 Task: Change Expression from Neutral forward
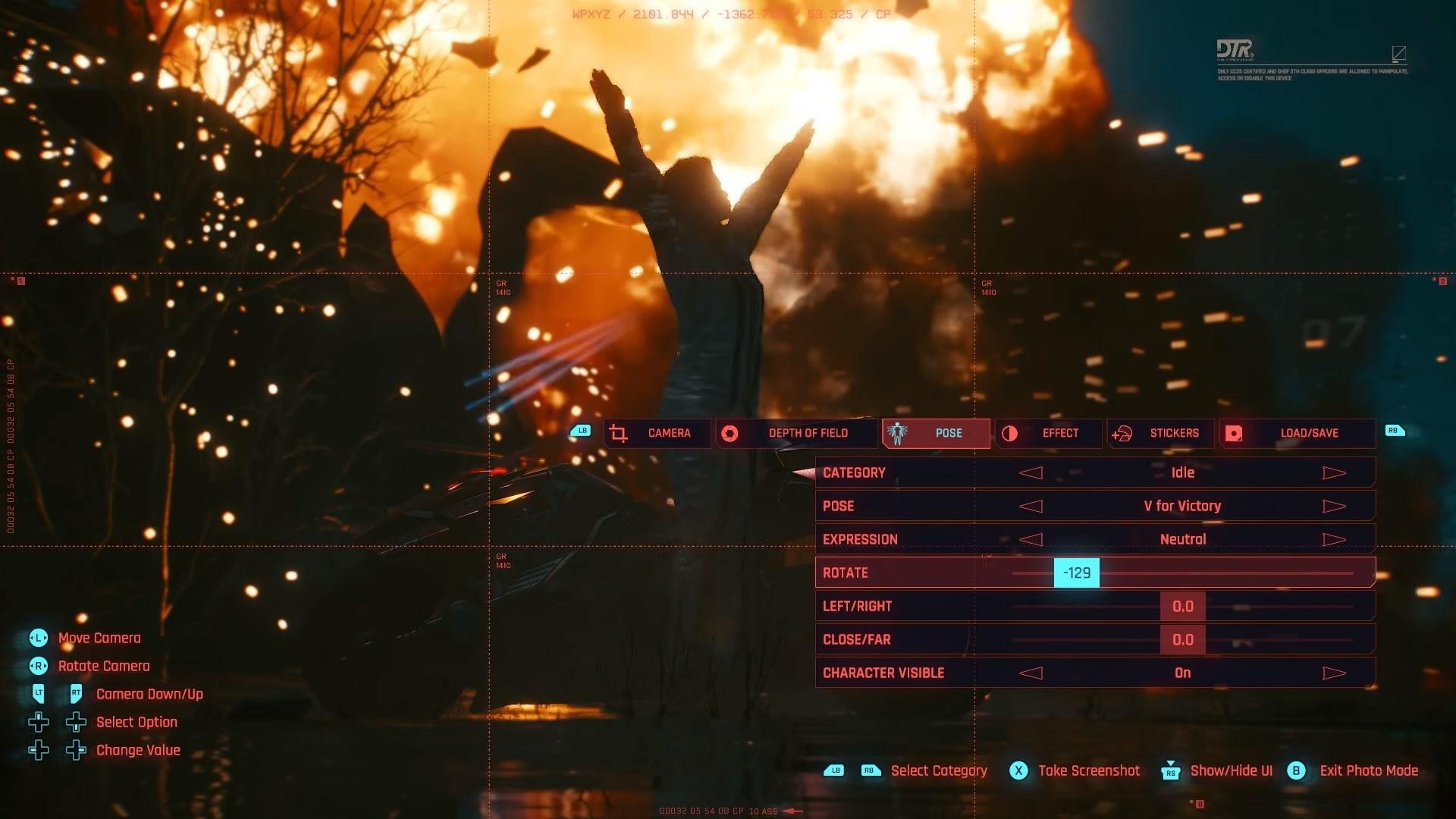point(1334,539)
